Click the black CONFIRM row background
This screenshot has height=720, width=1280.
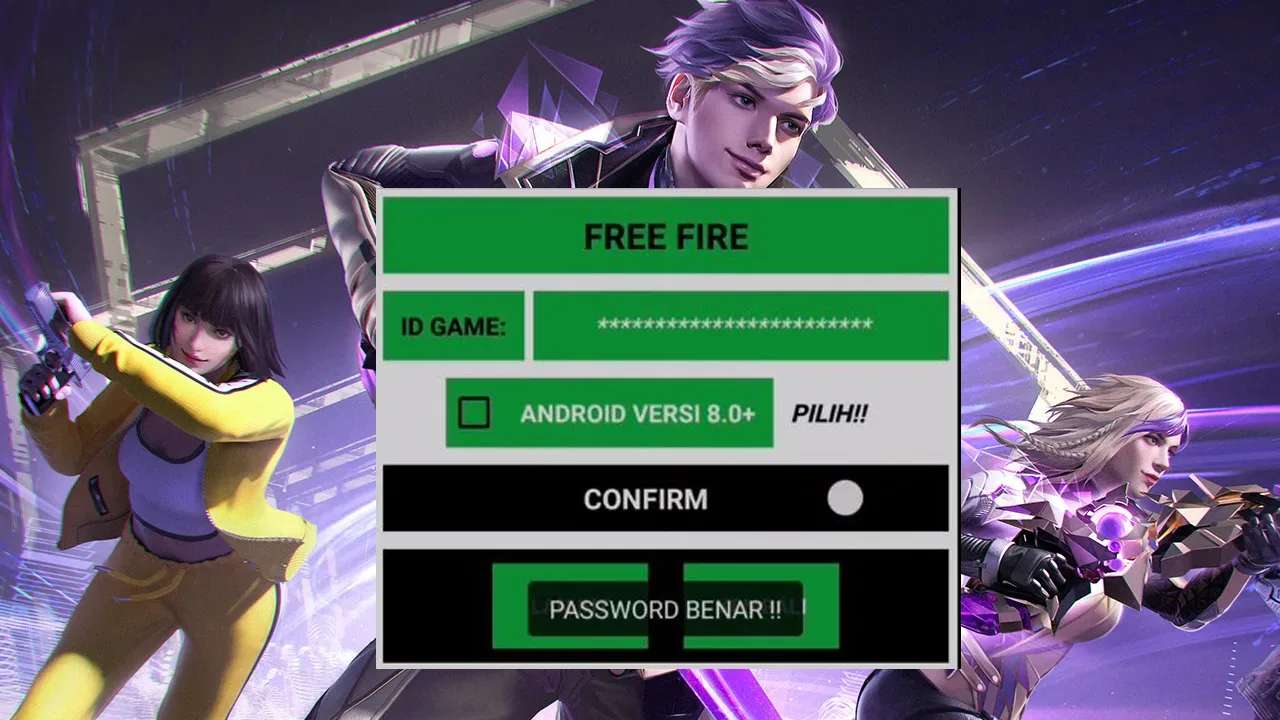(x=600, y=498)
